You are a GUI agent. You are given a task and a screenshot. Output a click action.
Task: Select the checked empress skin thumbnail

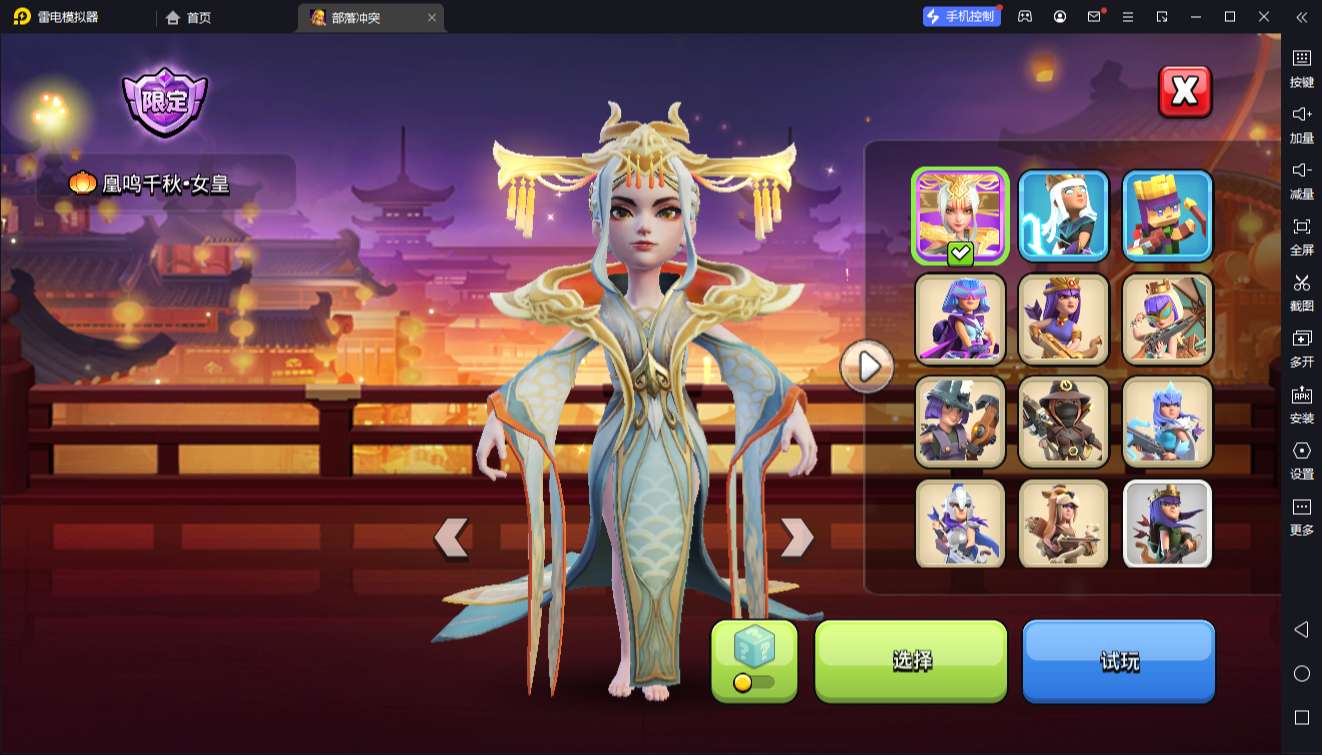(x=960, y=216)
